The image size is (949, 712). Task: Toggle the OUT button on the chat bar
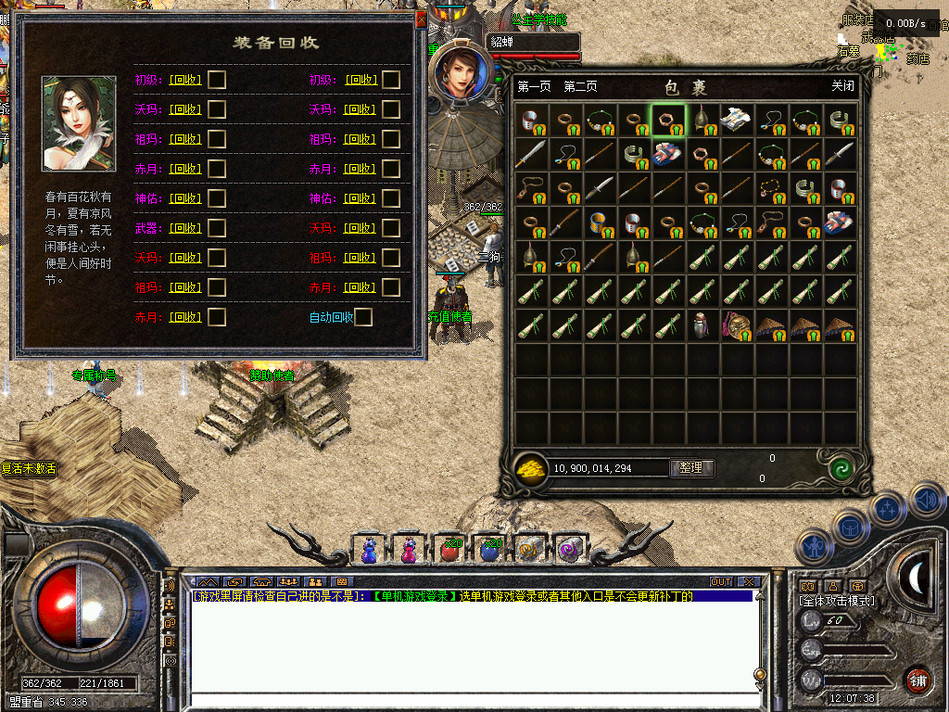pos(720,581)
